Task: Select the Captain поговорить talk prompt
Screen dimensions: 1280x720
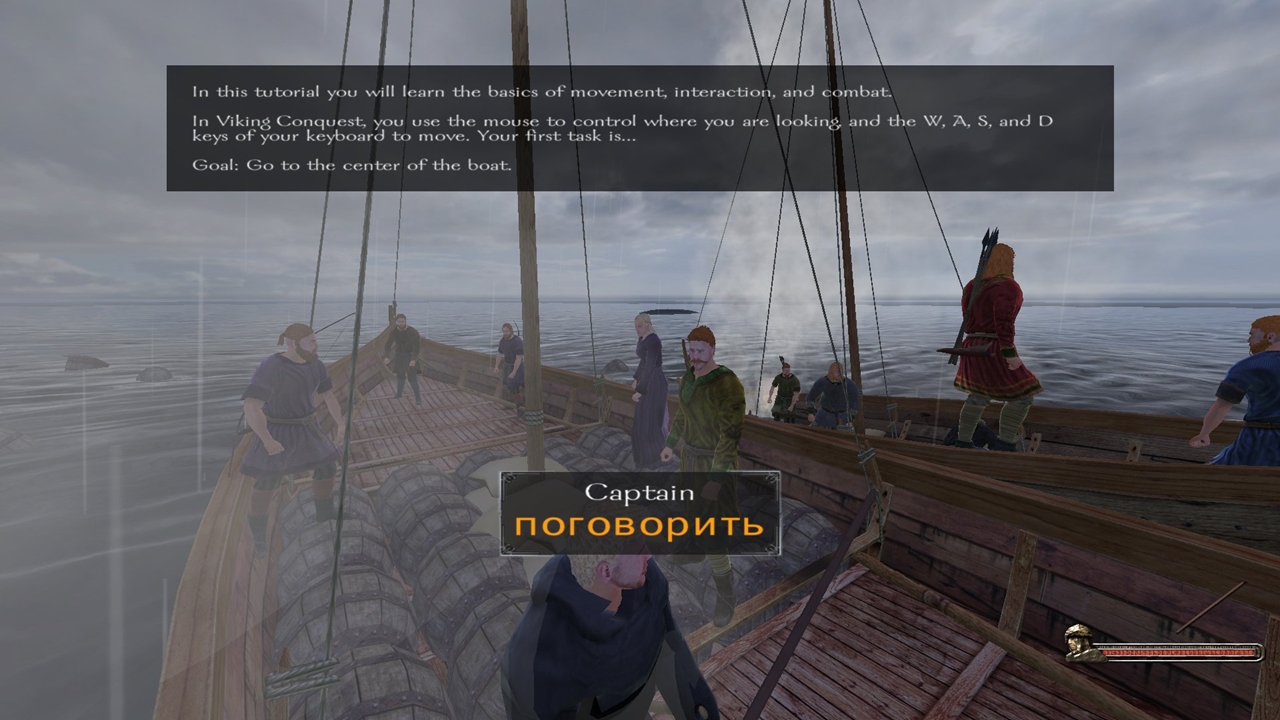Action: tap(639, 514)
